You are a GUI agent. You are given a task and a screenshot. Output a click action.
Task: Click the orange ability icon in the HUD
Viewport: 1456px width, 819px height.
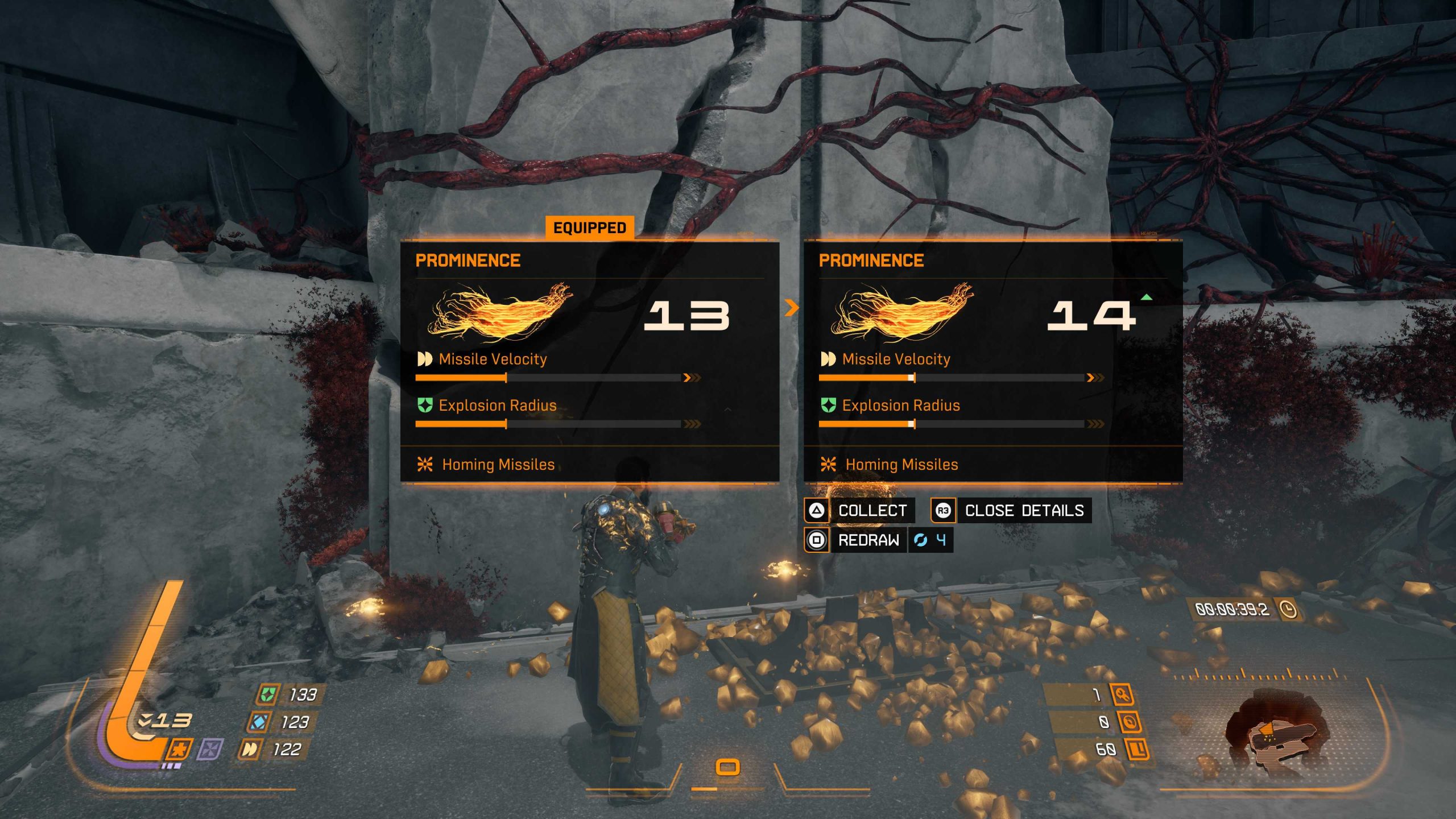point(179,750)
